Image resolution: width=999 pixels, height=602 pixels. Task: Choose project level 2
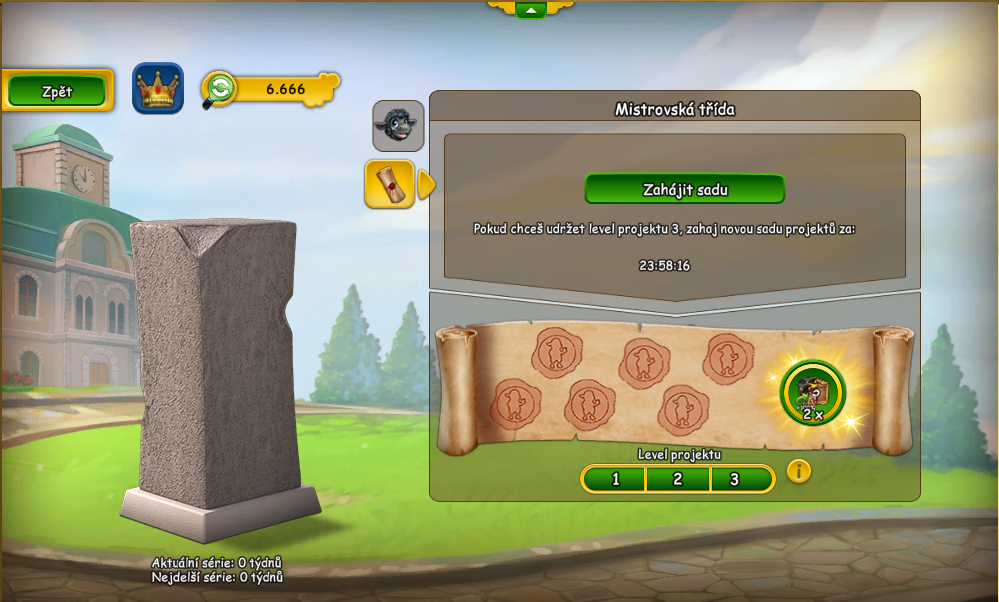tap(677, 479)
